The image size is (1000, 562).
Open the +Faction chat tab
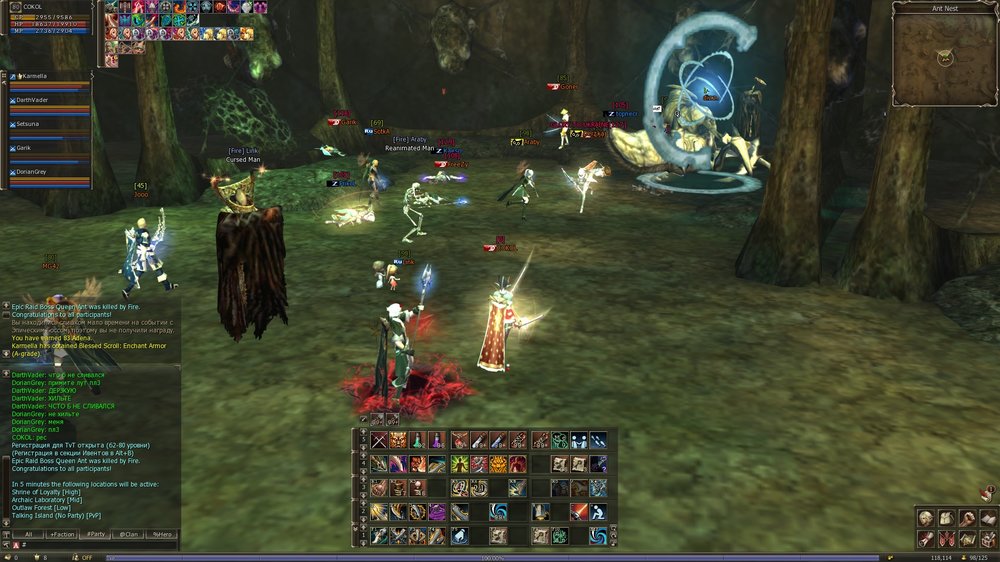(62, 535)
